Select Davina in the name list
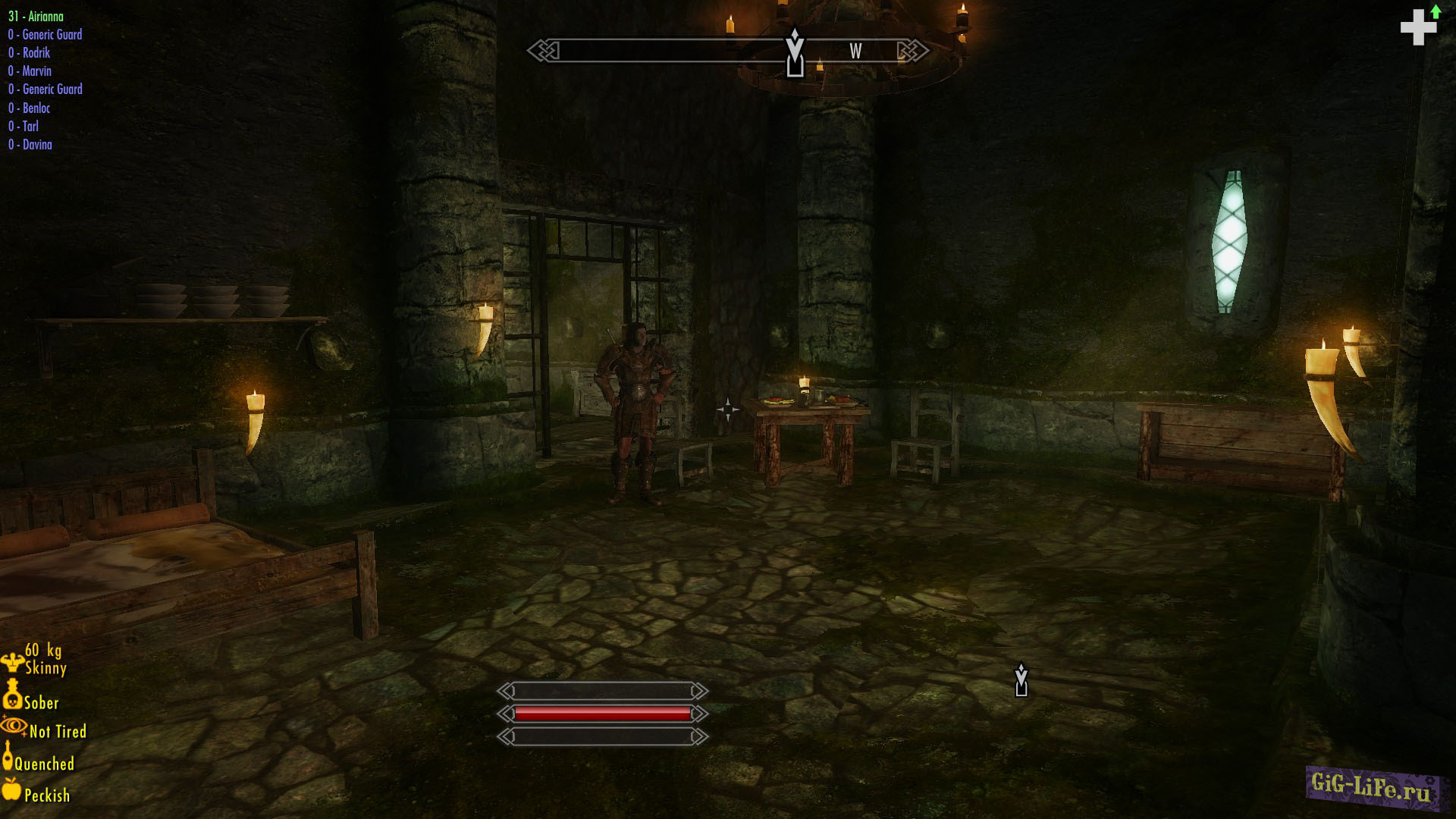Image resolution: width=1456 pixels, height=819 pixels. (x=30, y=144)
